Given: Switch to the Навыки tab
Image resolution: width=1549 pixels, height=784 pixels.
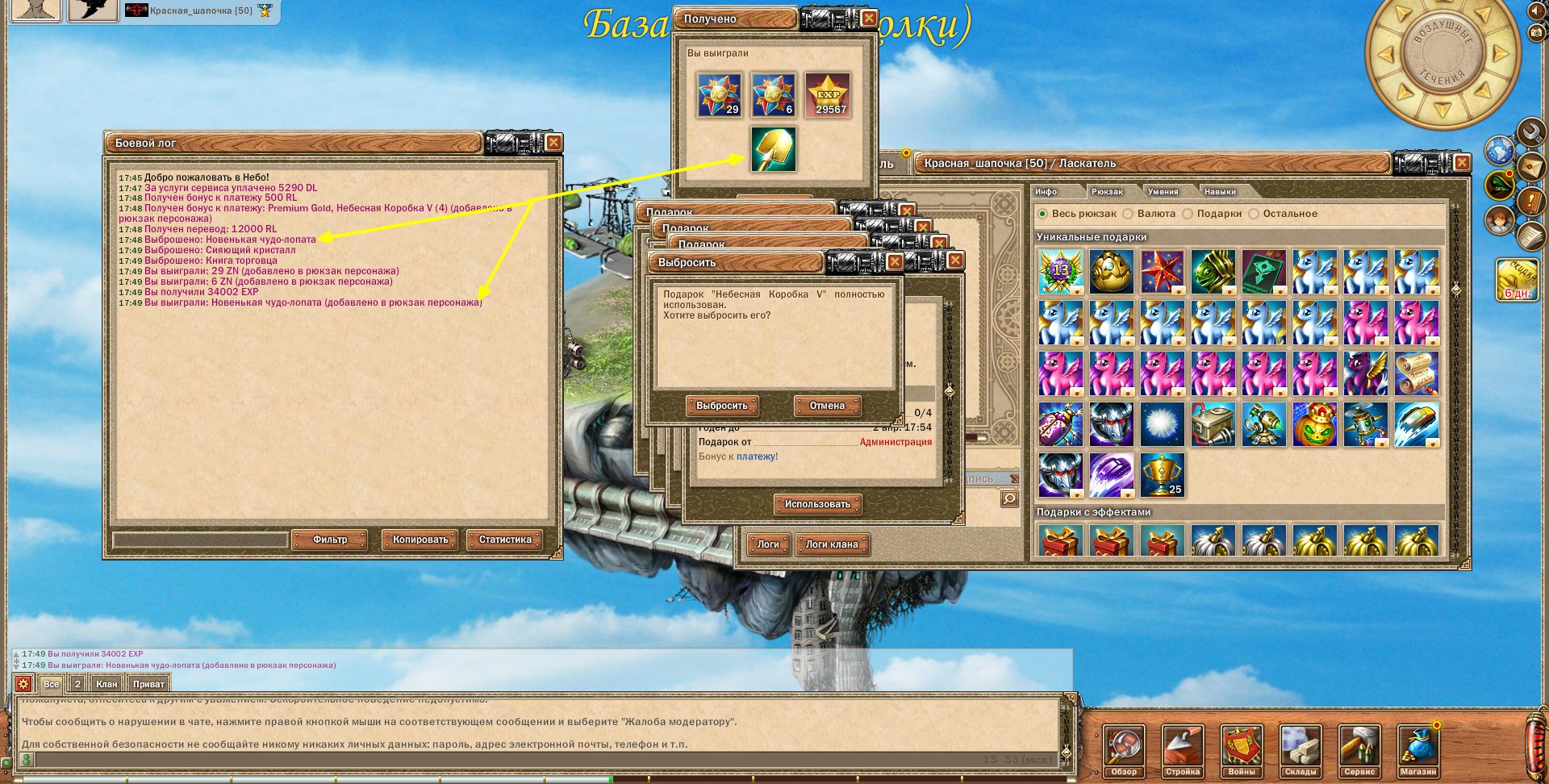Looking at the screenshot, I should [1220, 192].
